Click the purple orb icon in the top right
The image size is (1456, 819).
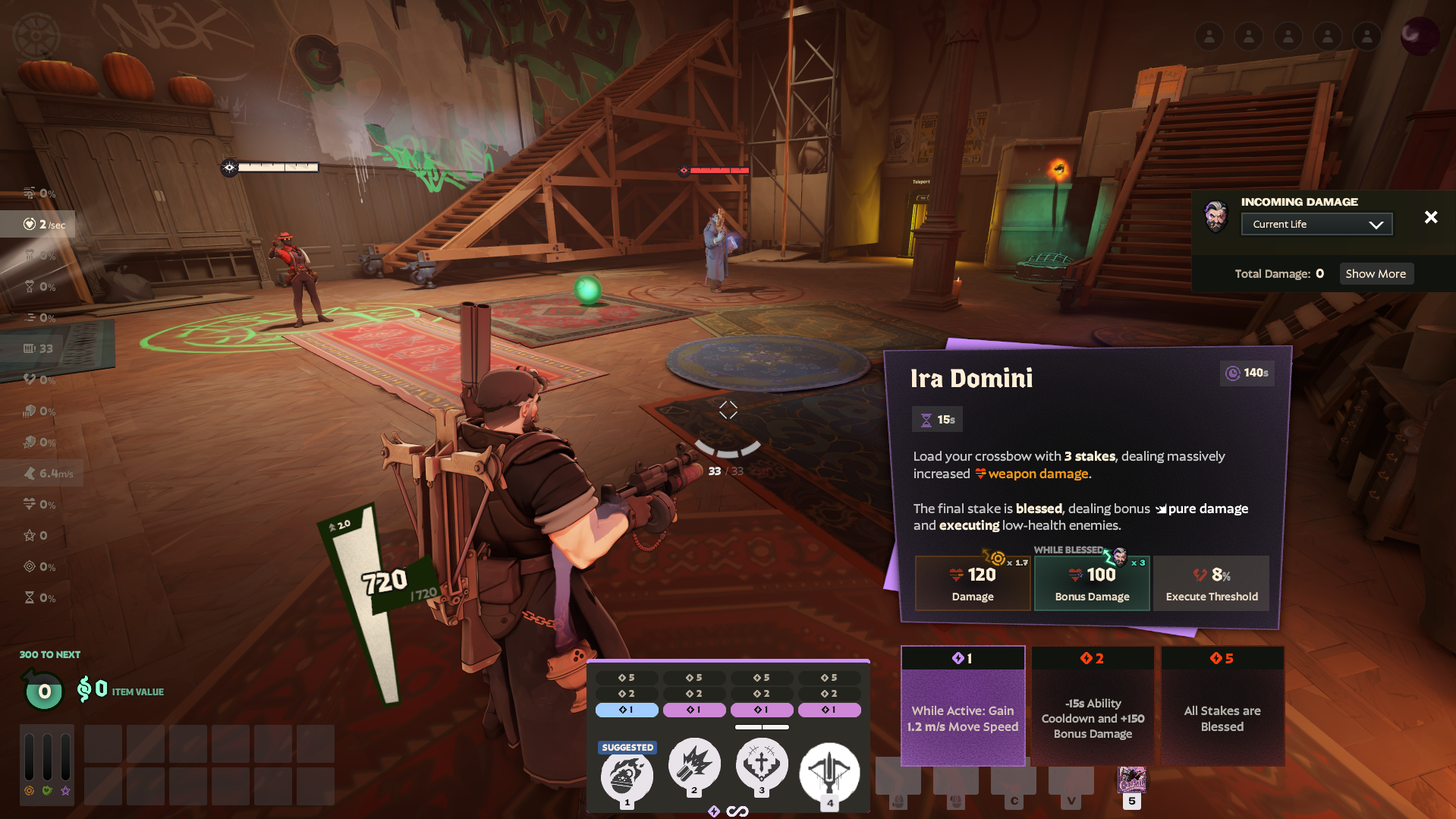click(x=1419, y=36)
